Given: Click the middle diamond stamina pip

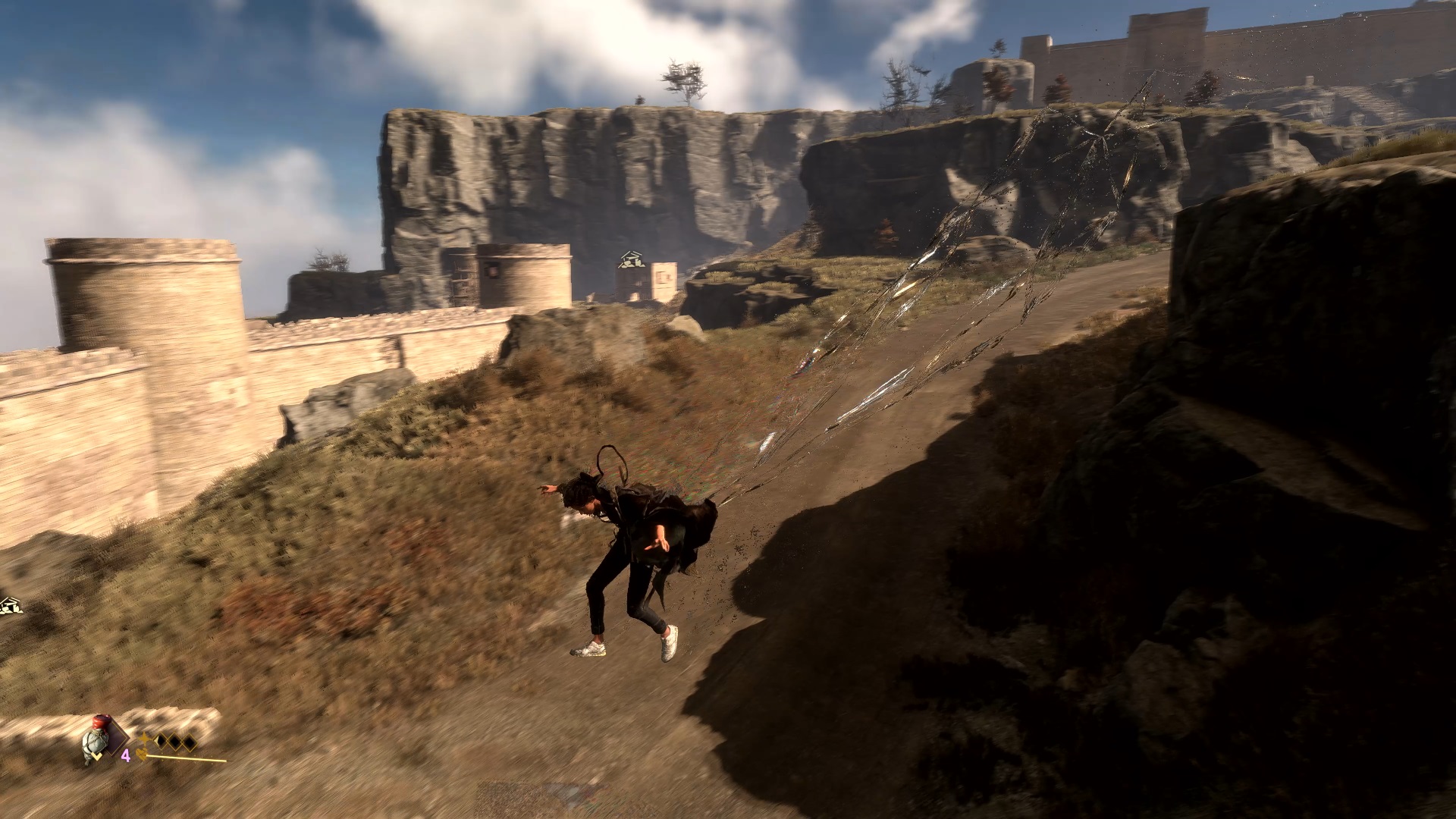Looking at the screenshot, I should pos(174,741).
